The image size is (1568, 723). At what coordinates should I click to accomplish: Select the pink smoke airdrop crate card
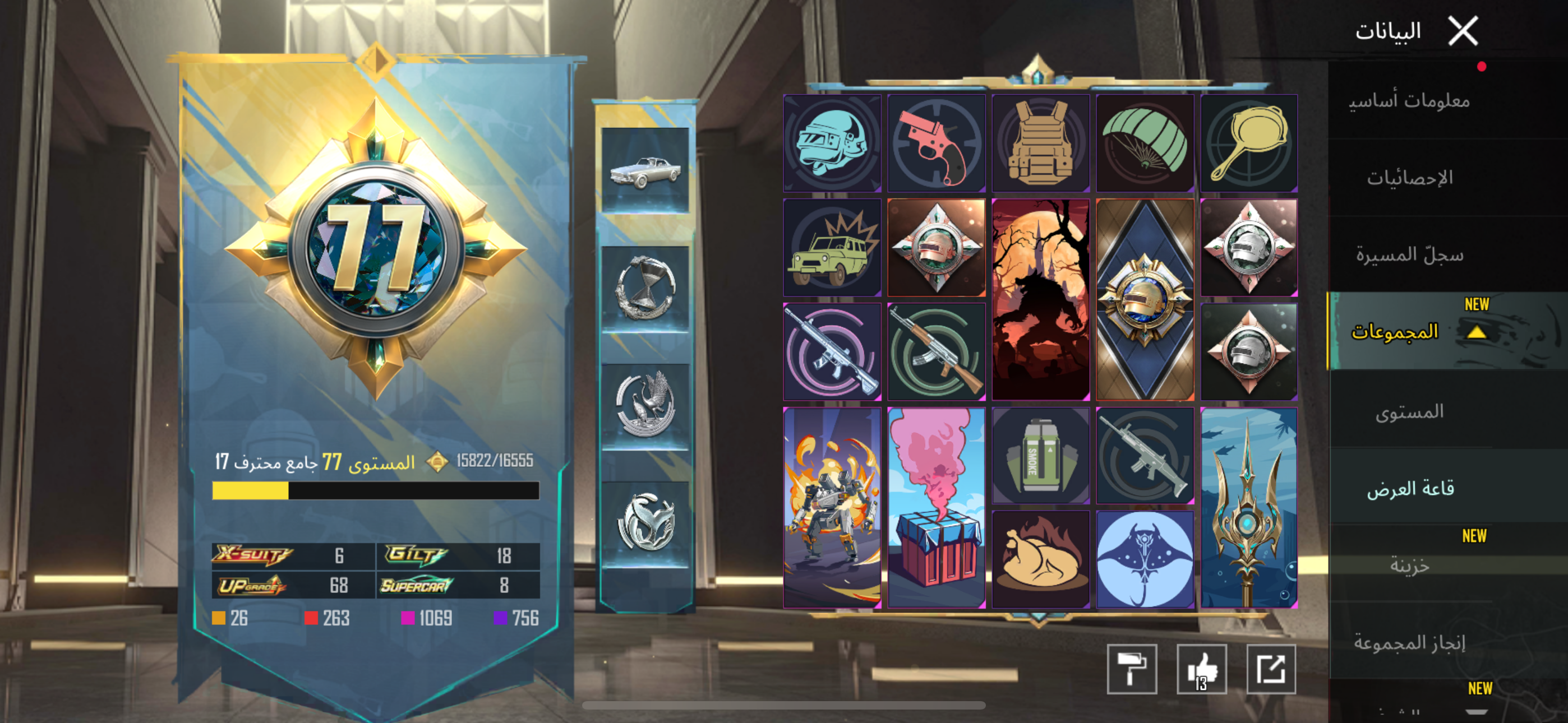click(x=936, y=508)
